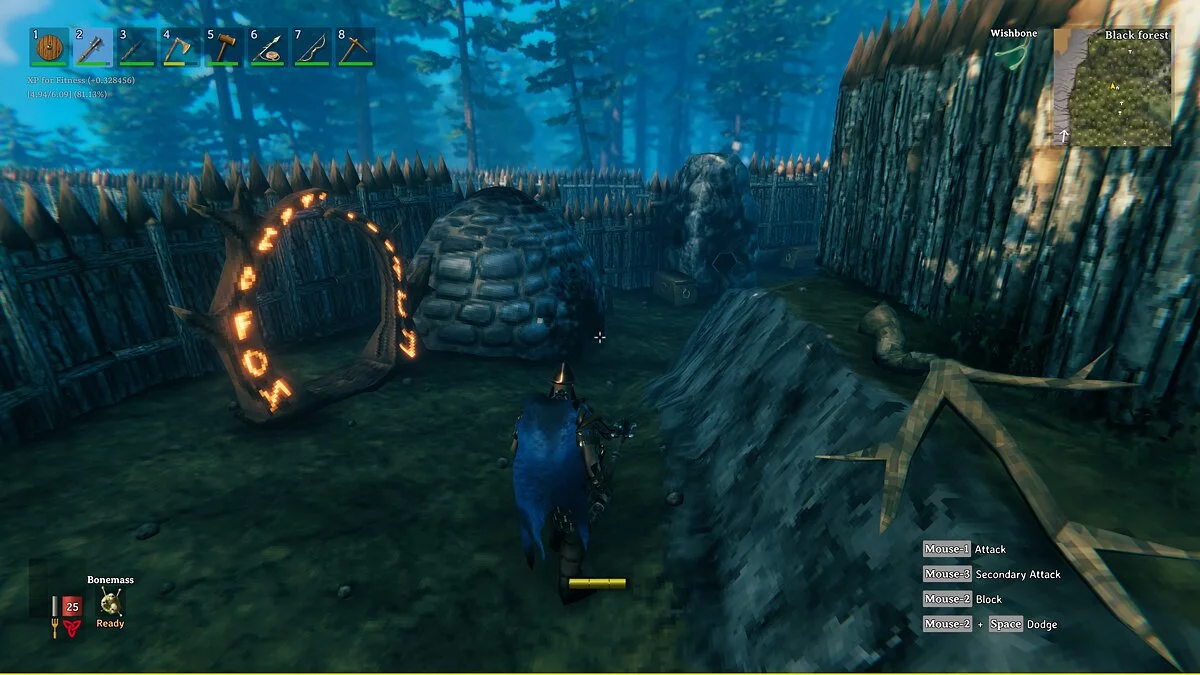
Task: Equip the harpoon spear in hotbar slot 6
Action: tap(268, 47)
